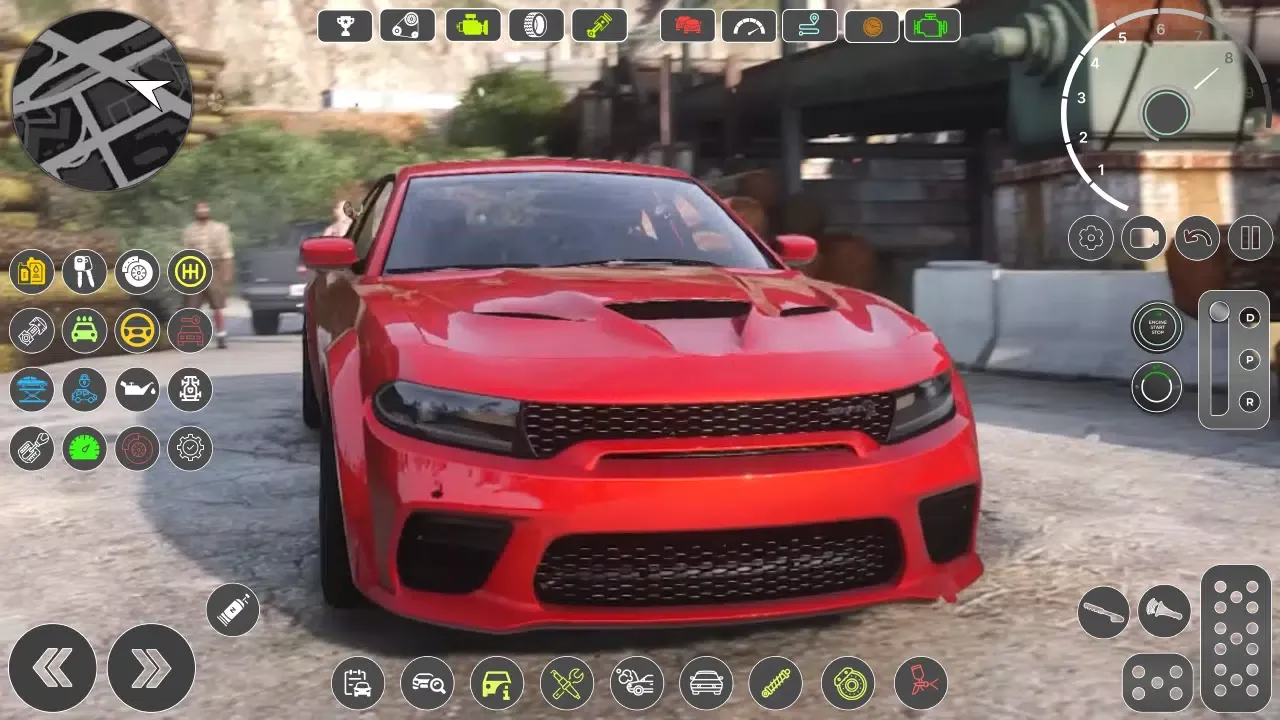Toggle the camera view icon
The height and width of the screenshot is (720, 1280).
click(x=1144, y=239)
